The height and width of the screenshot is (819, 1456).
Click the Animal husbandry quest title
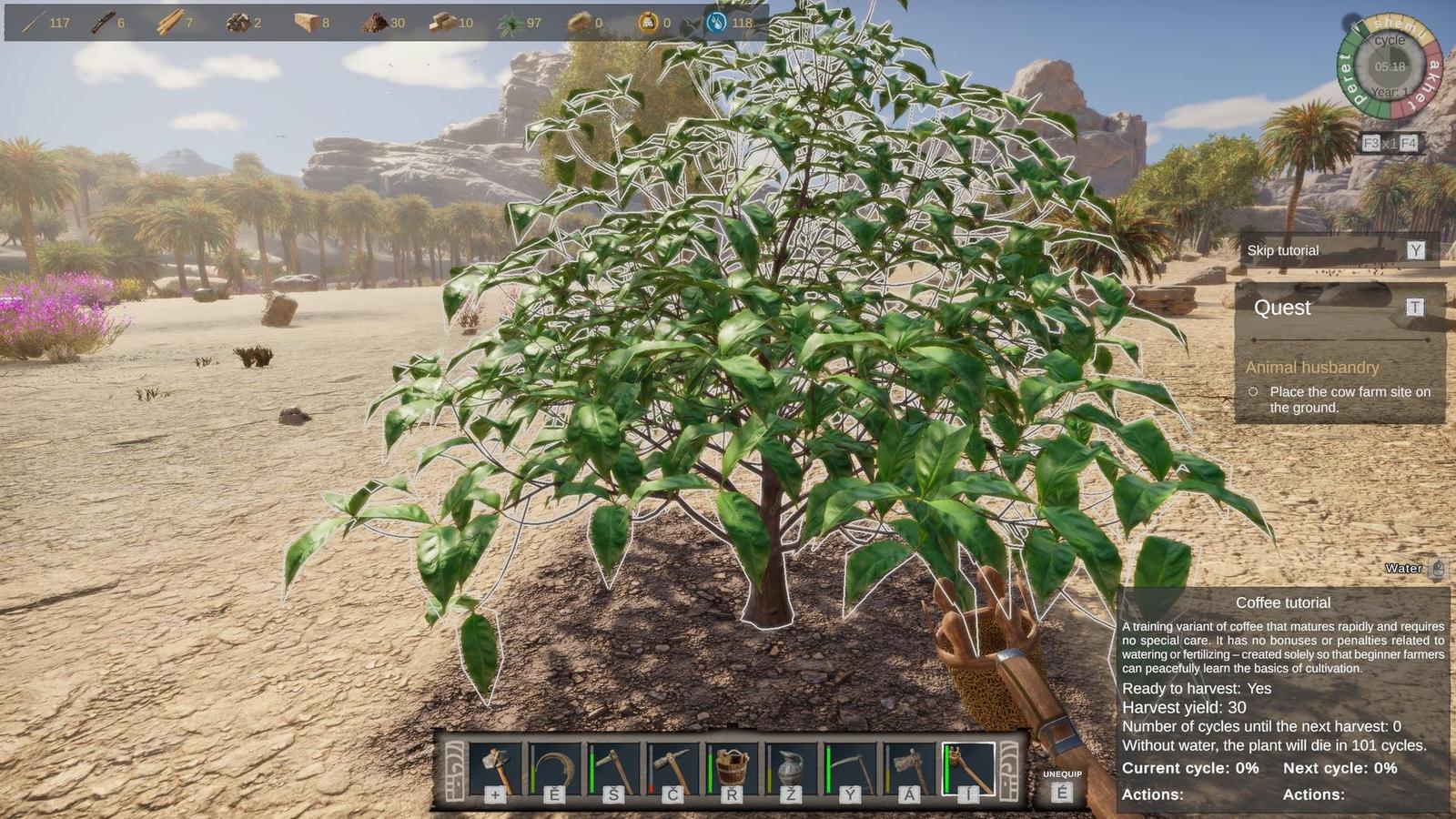pyautogui.click(x=1311, y=368)
